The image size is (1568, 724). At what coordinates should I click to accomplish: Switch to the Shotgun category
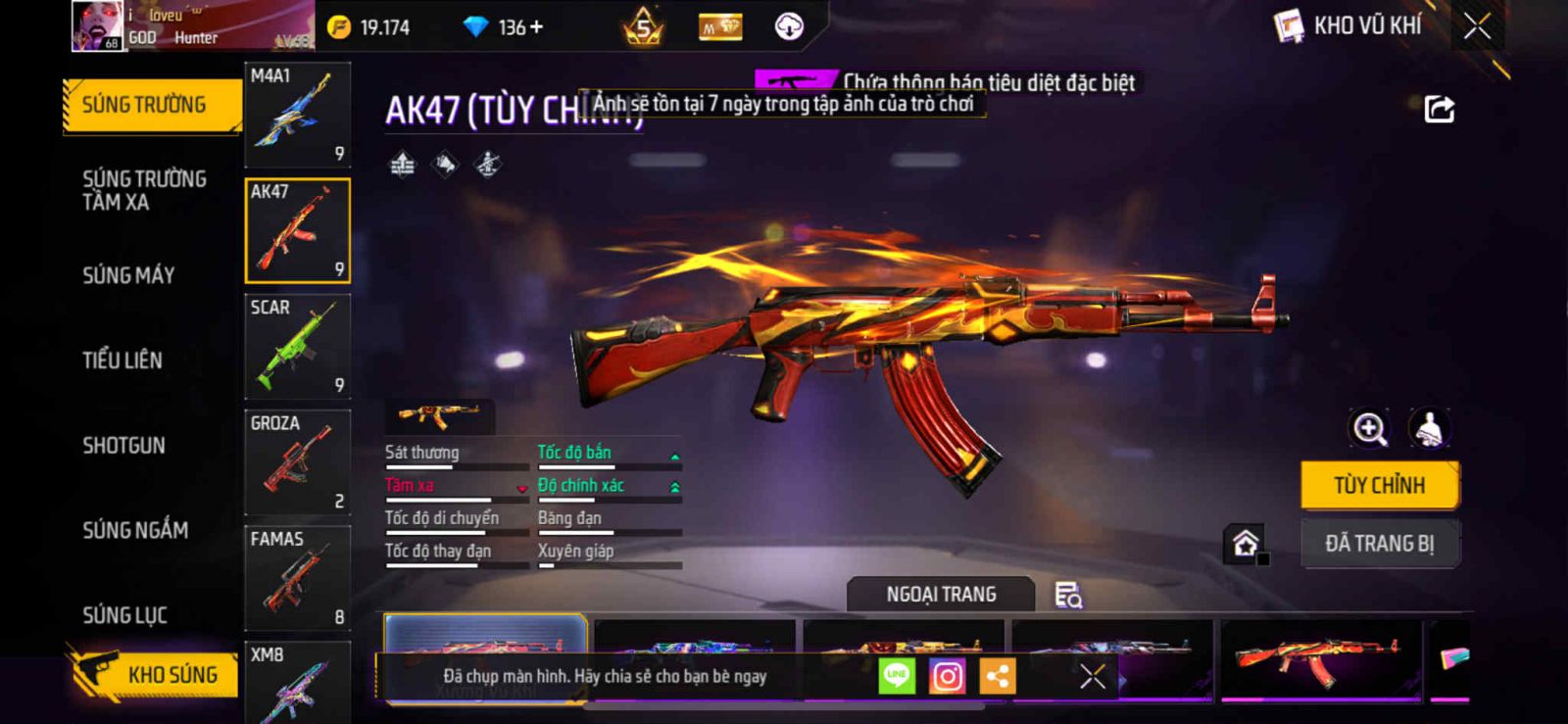(x=123, y=446)
